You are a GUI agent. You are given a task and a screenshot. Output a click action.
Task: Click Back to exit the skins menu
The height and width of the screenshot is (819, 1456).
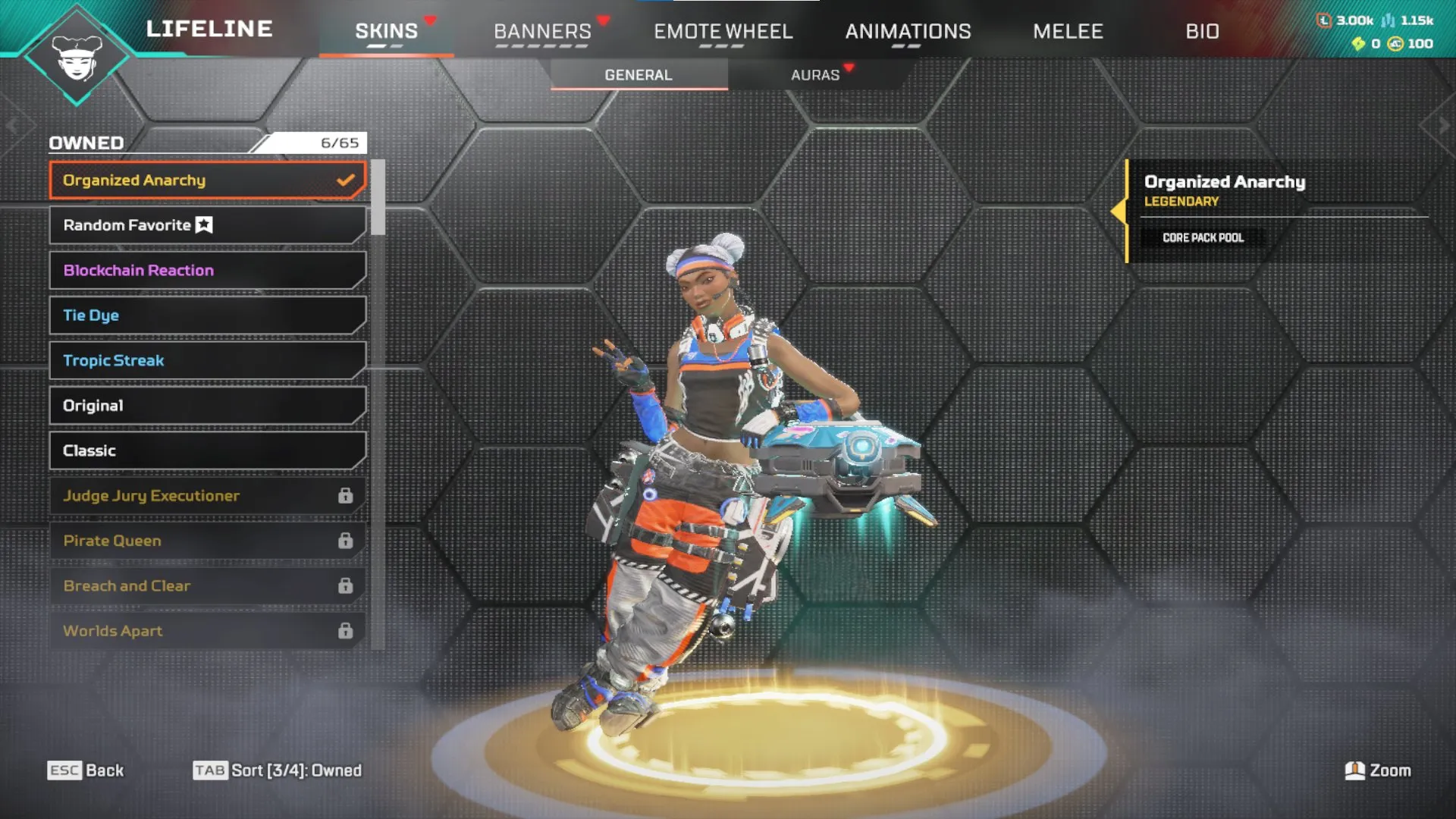pyautogui.click(x=86, y=770)
